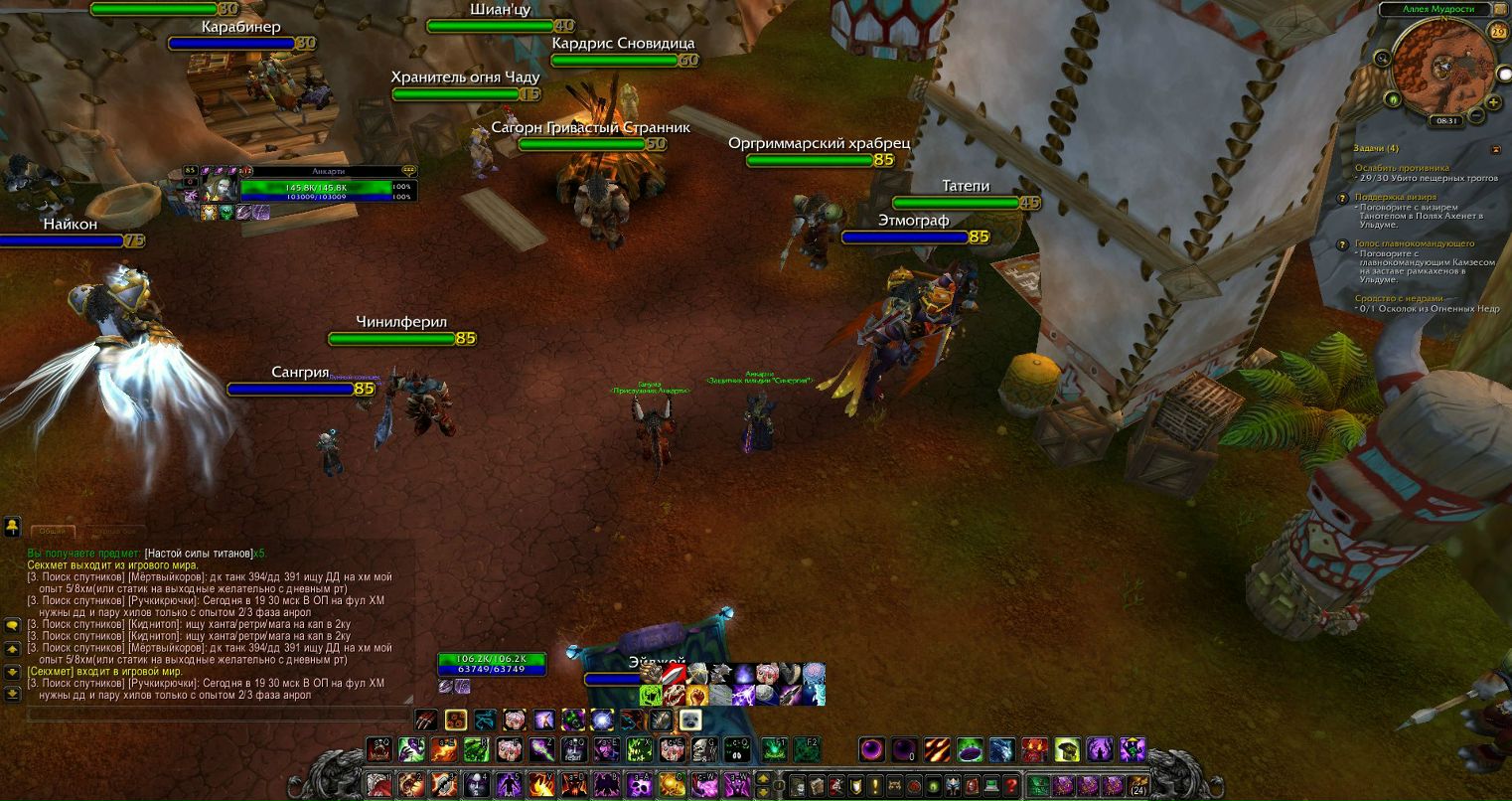Open the backpack showing 24 free slots
This screenshot has height=801, width=1512.
tap(1138, 785)
